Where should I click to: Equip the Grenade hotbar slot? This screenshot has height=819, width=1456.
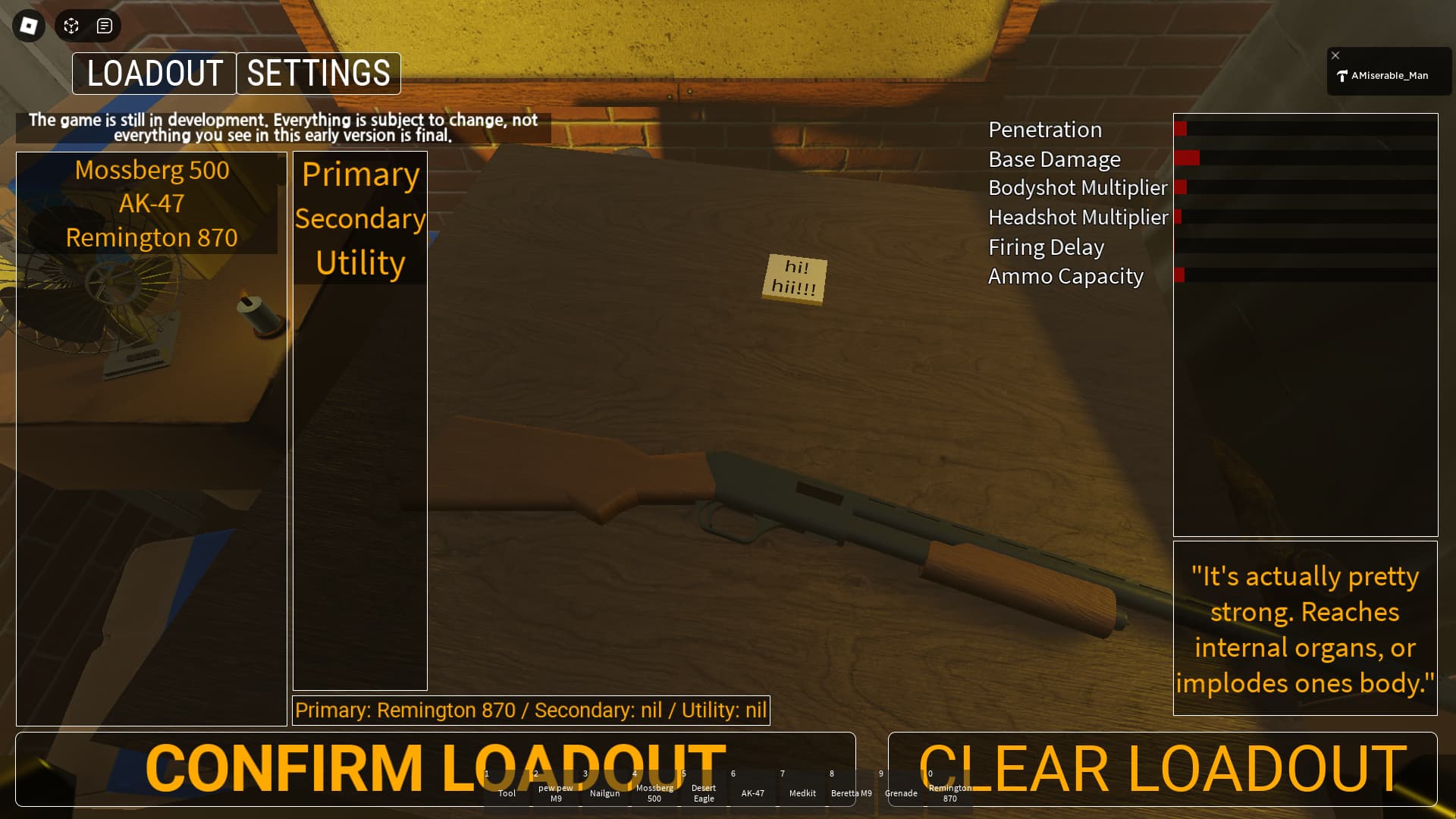[902, 792]
